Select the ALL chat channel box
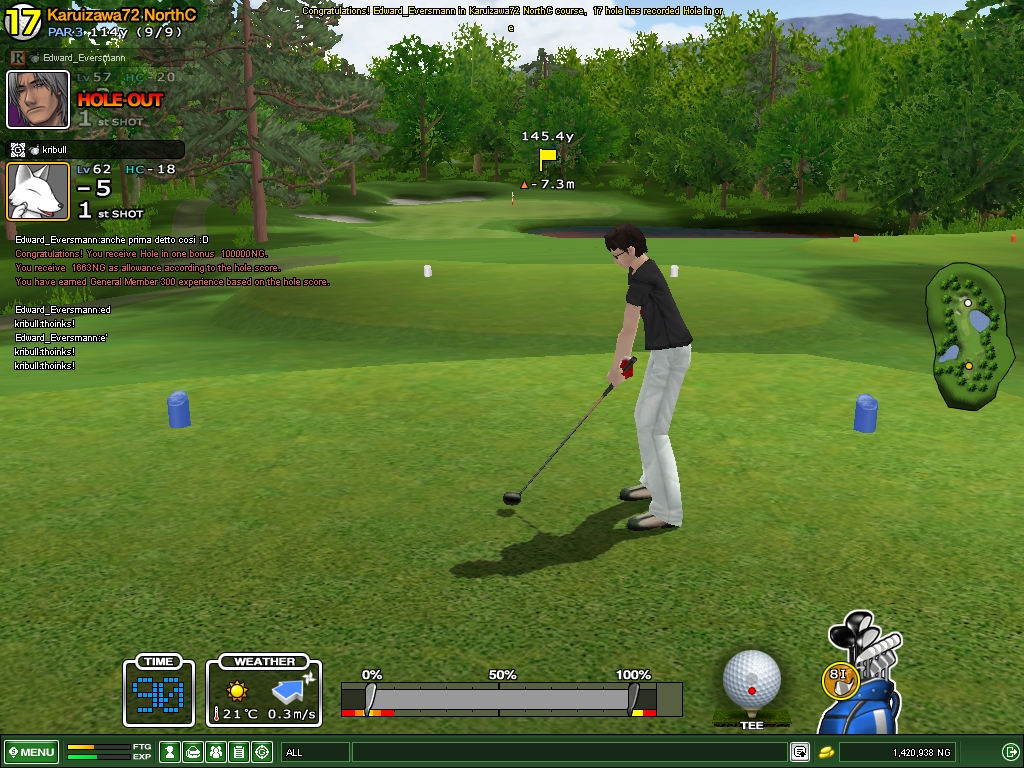The width and height of the screenshot is (1024, 768). [315, 752]
